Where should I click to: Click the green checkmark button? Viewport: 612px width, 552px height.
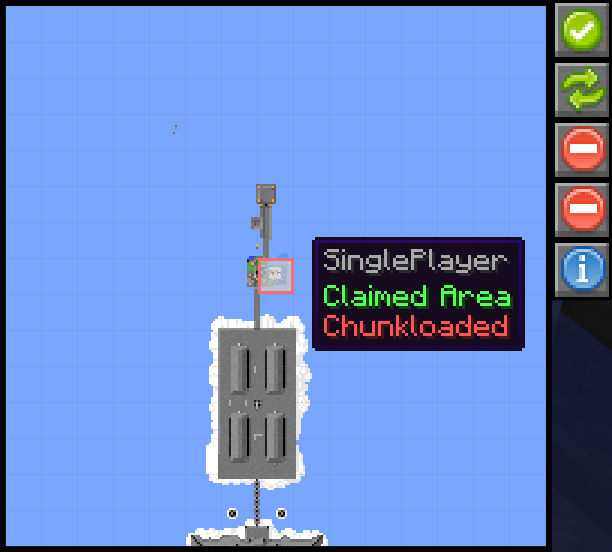tap(581, 30)
